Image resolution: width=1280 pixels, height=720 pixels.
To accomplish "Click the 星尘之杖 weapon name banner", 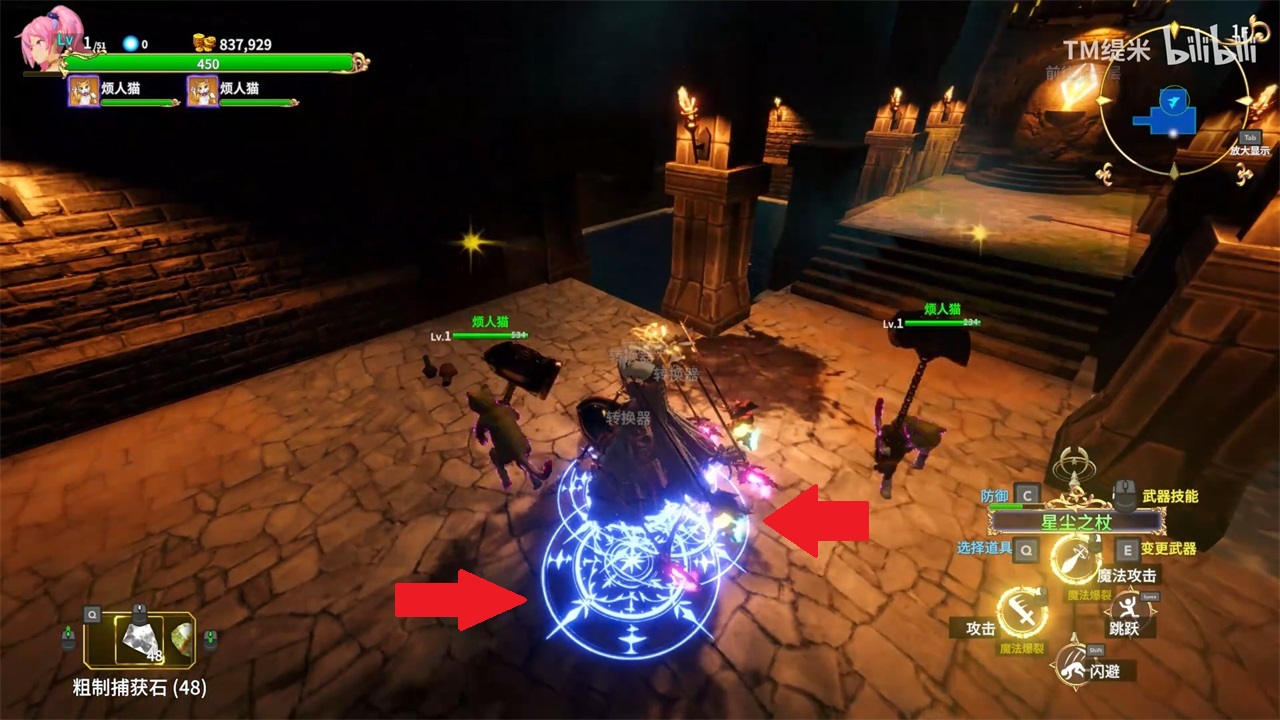I will (x=1076, y=522).
